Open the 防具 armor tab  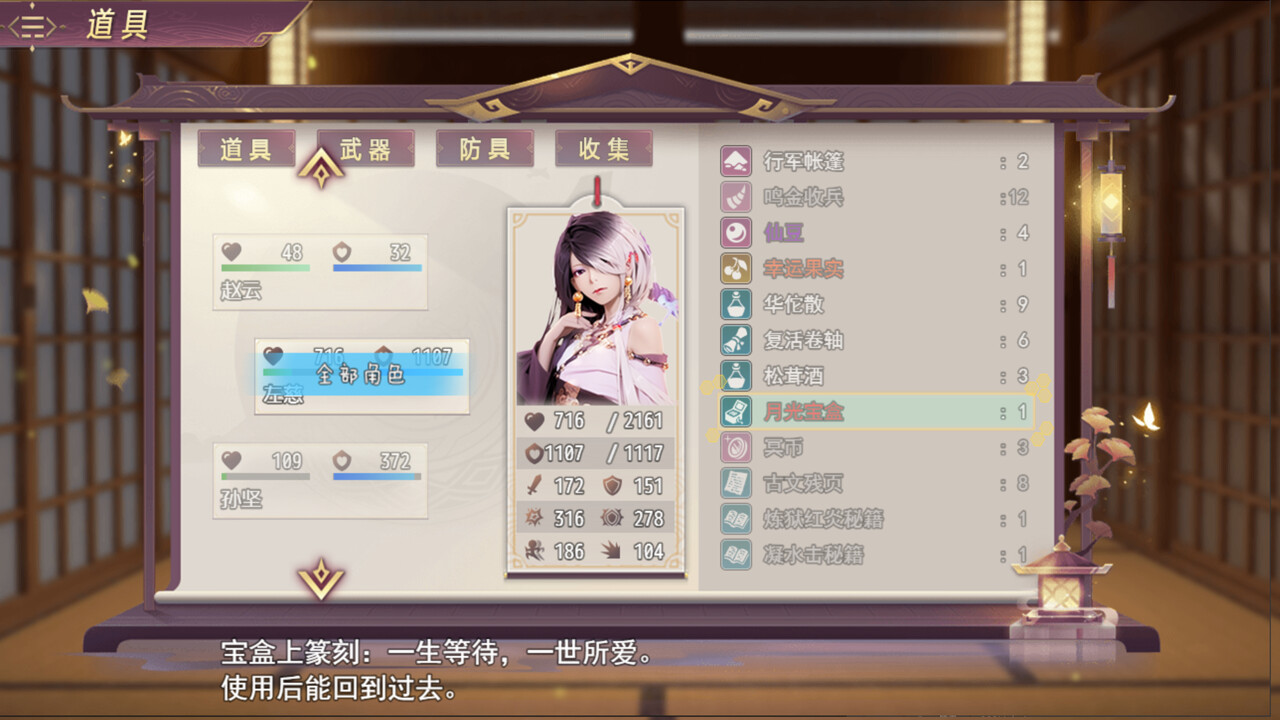coord(484,148)
